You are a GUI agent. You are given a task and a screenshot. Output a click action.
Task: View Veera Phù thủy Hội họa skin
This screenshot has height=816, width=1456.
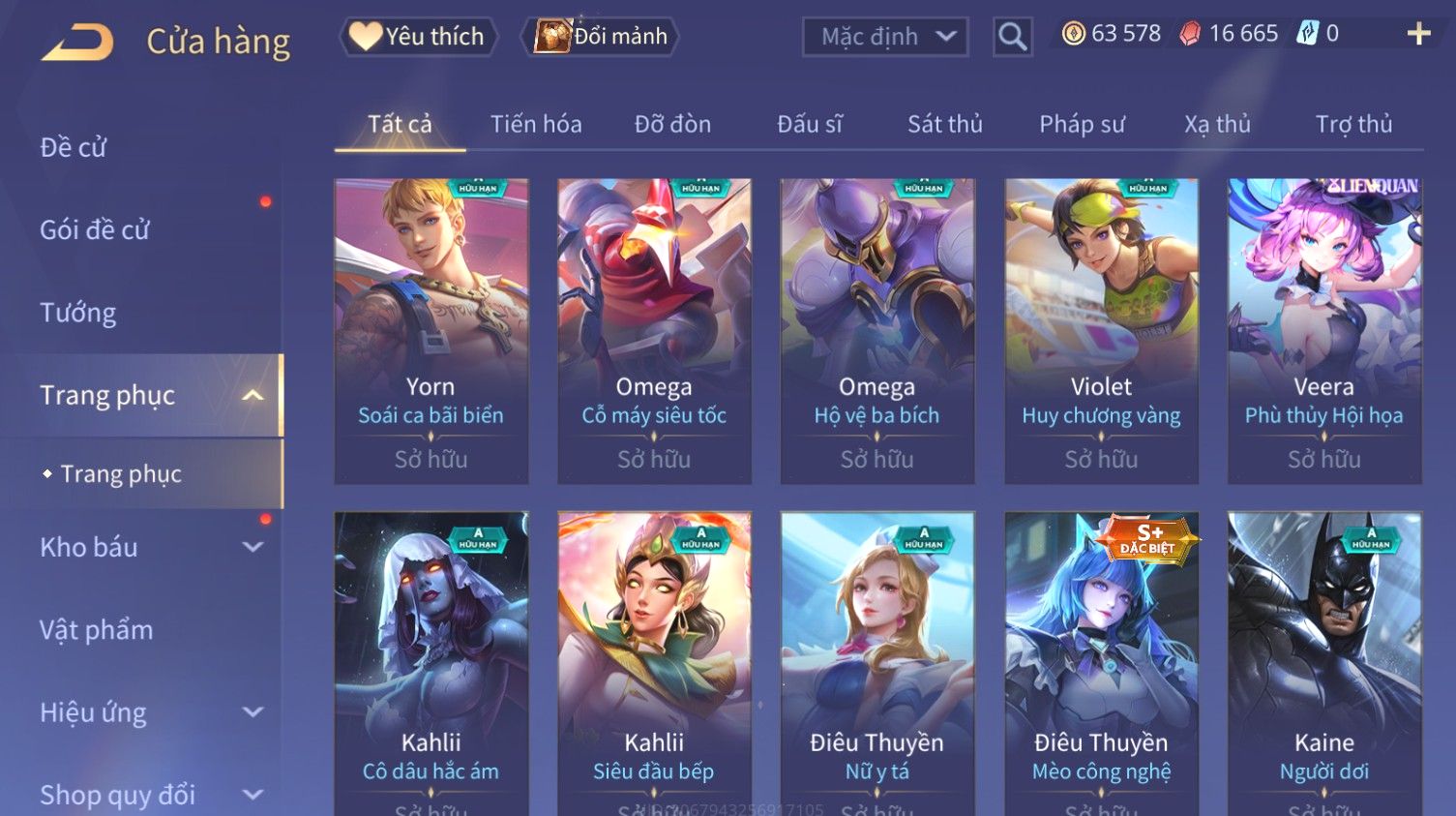1324,330
